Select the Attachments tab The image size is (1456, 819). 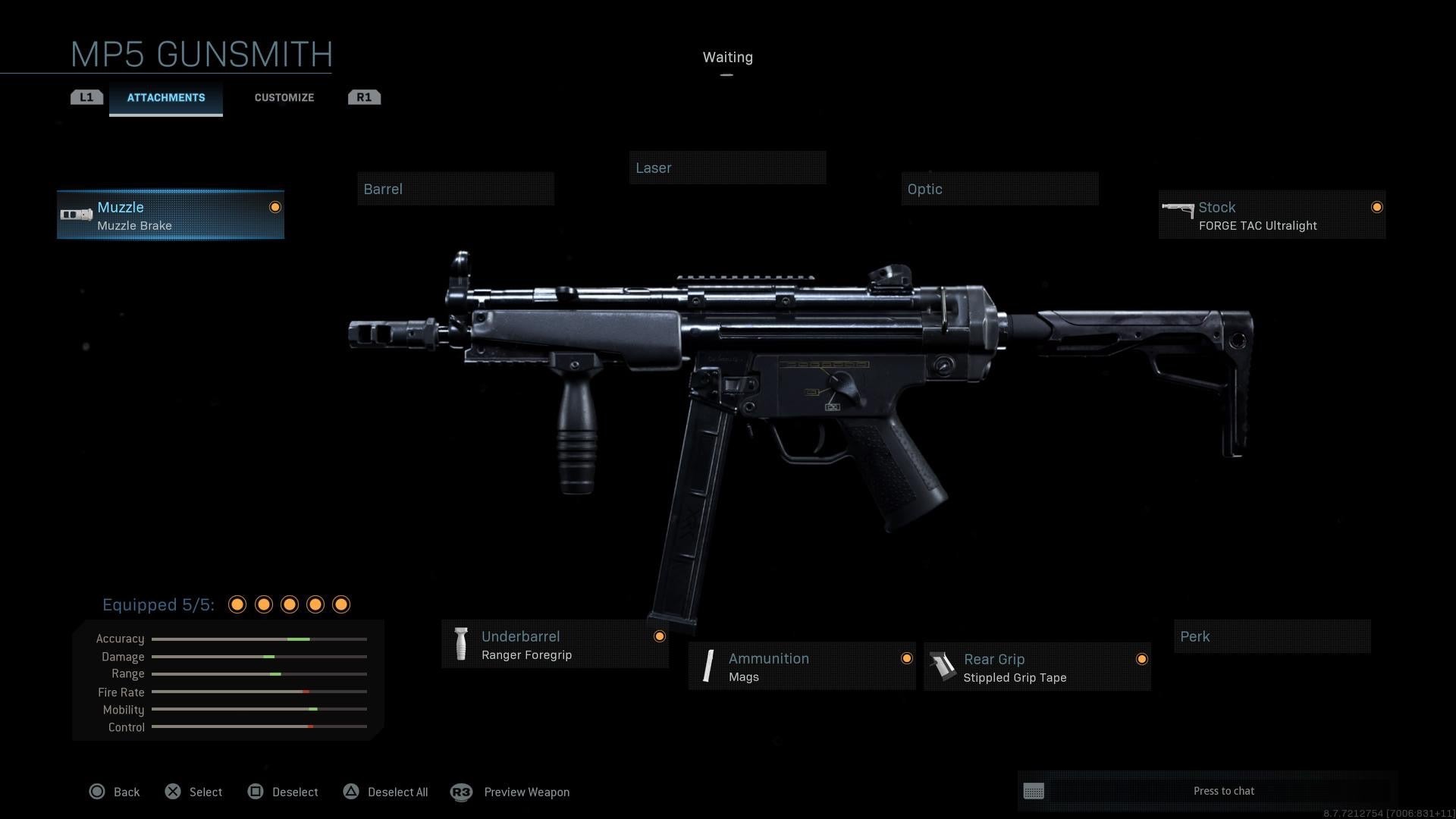click(x=165, y=97)
